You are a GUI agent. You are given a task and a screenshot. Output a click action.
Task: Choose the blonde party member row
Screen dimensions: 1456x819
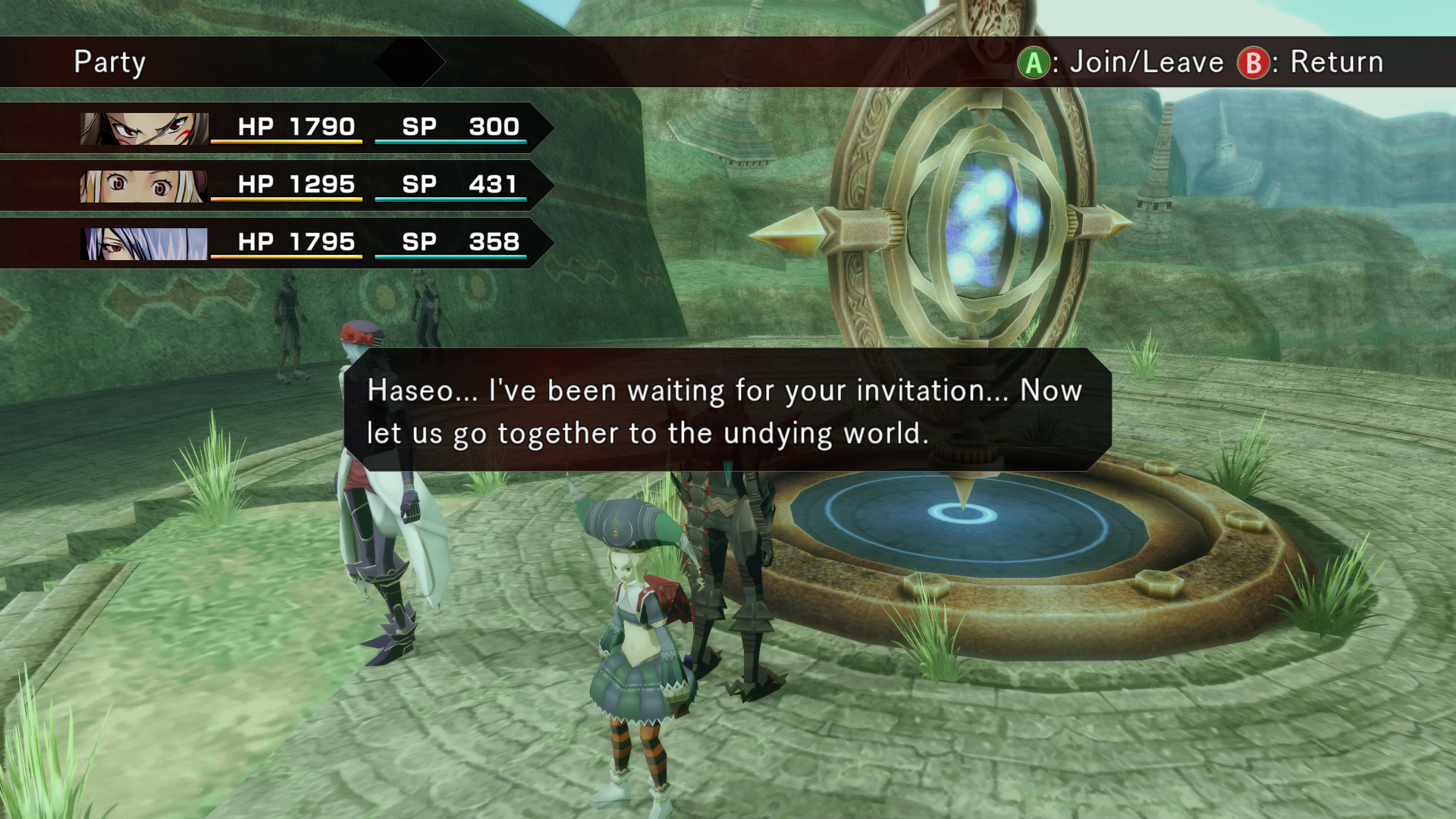[303, 185]
